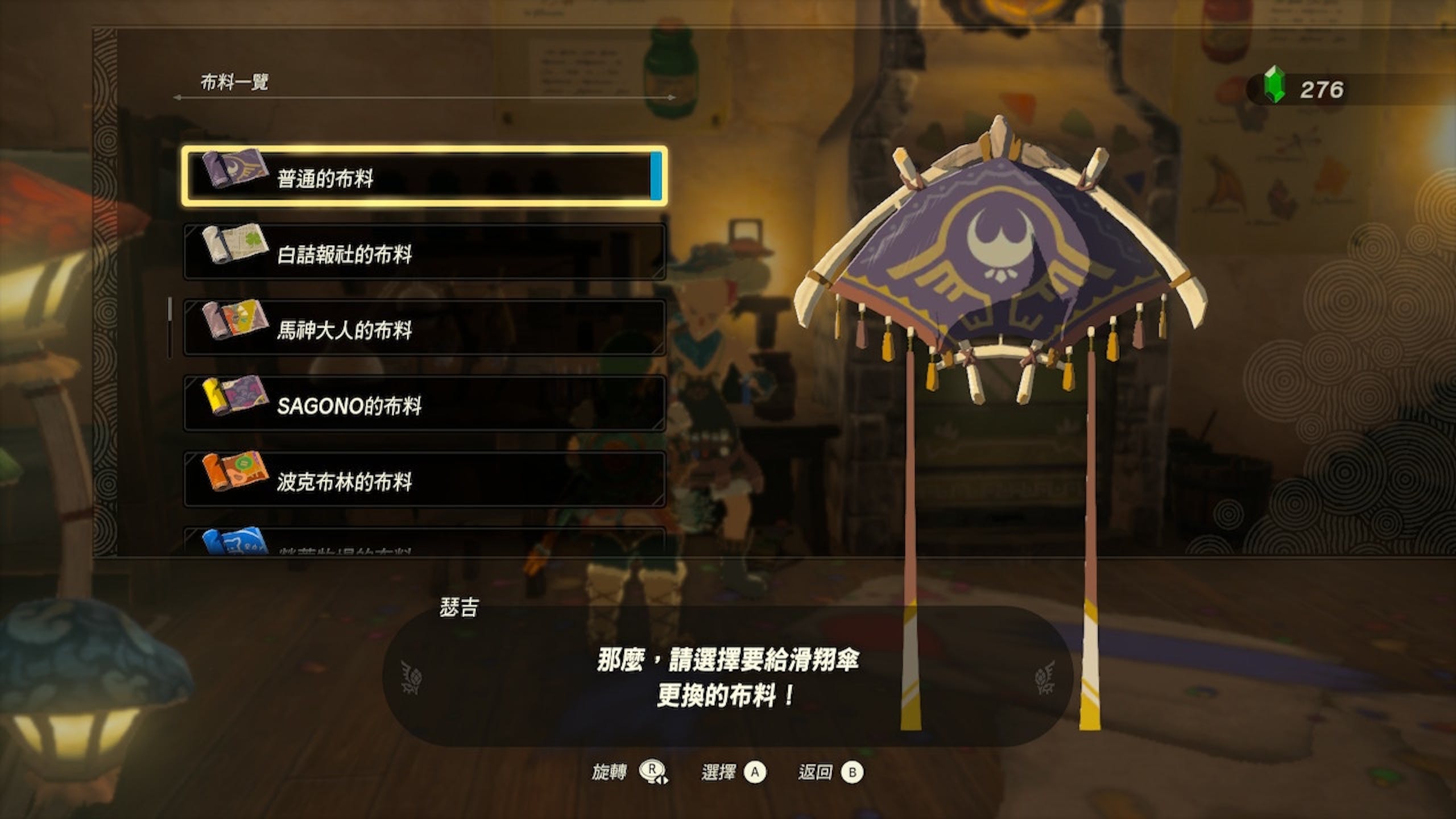Choose the 波克布林的布料 fabric row

pyautogui.click(x=424, y=479)
